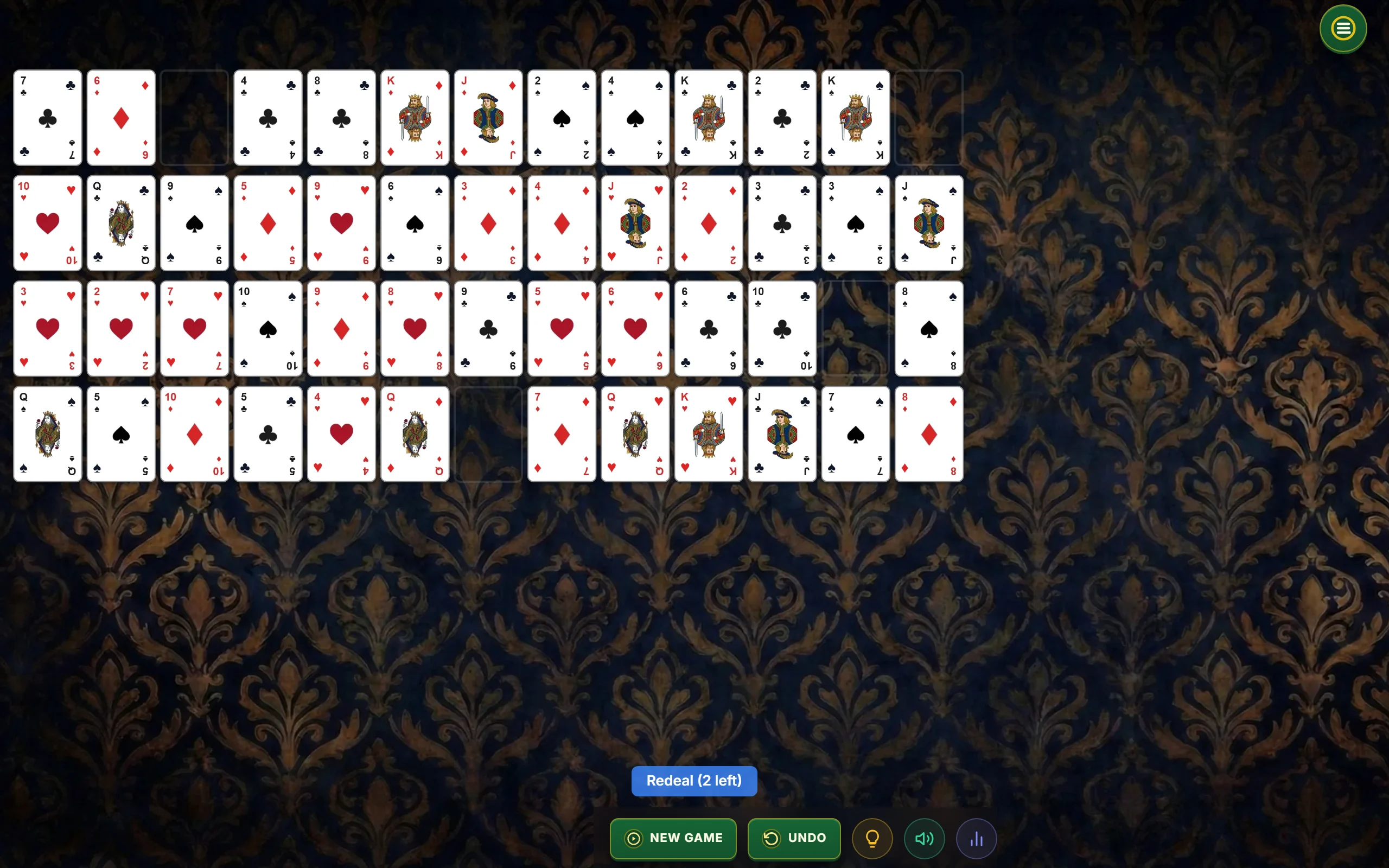Screen dimensions: 1389x868
Task: Click the empty card slot in top row
Action: [x=194, y=118]
